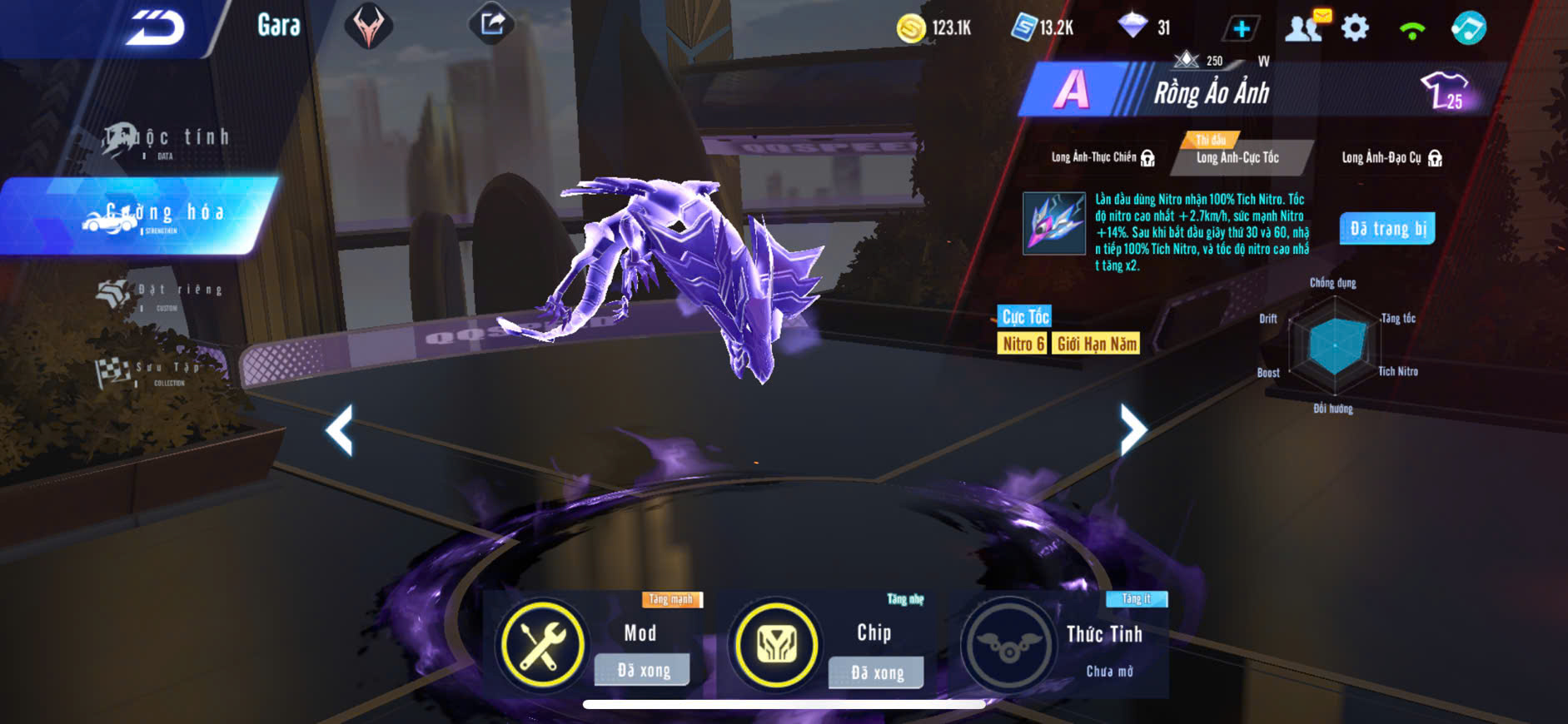1568x724 pixels.
Task: Switch to the Đặt riêng custom tab
Action: [162, 294]
